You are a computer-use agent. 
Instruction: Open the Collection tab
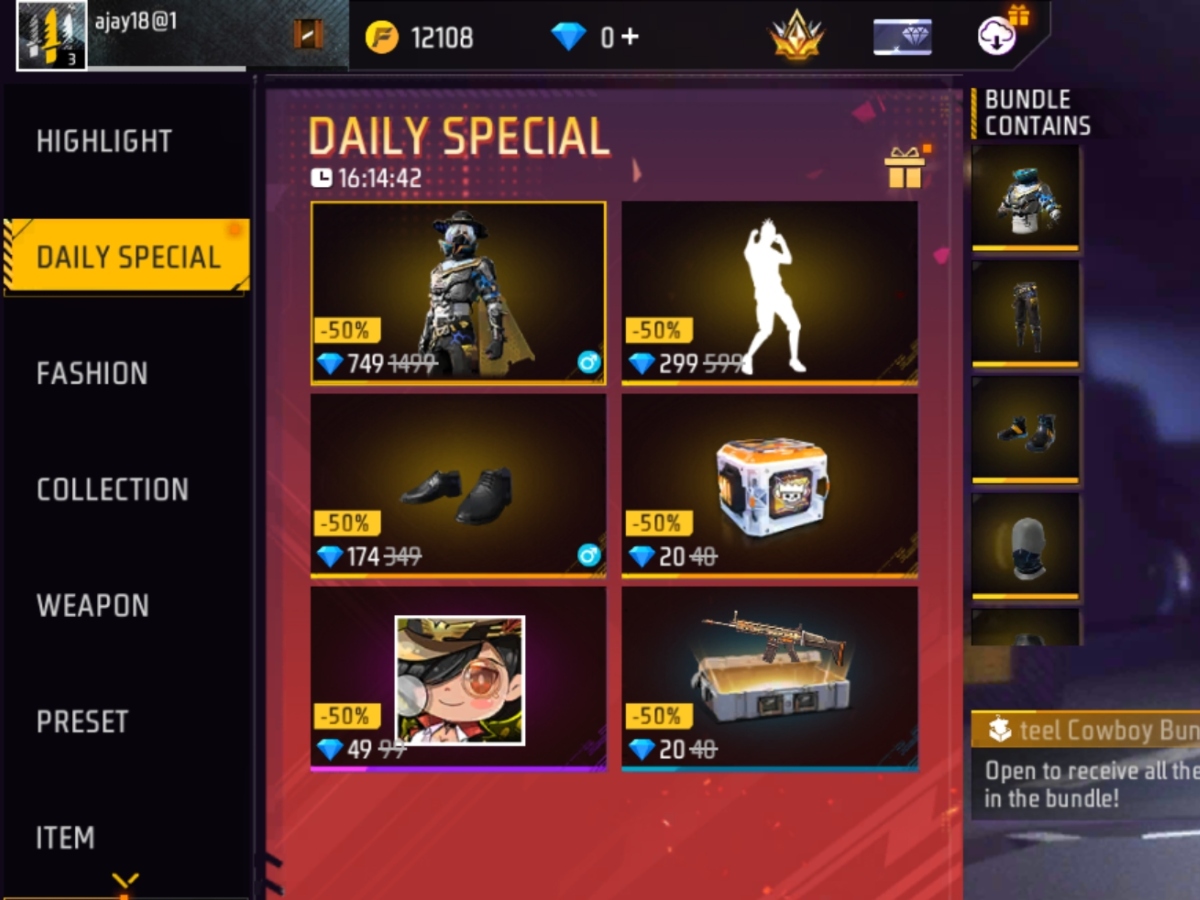coord(112,489)
